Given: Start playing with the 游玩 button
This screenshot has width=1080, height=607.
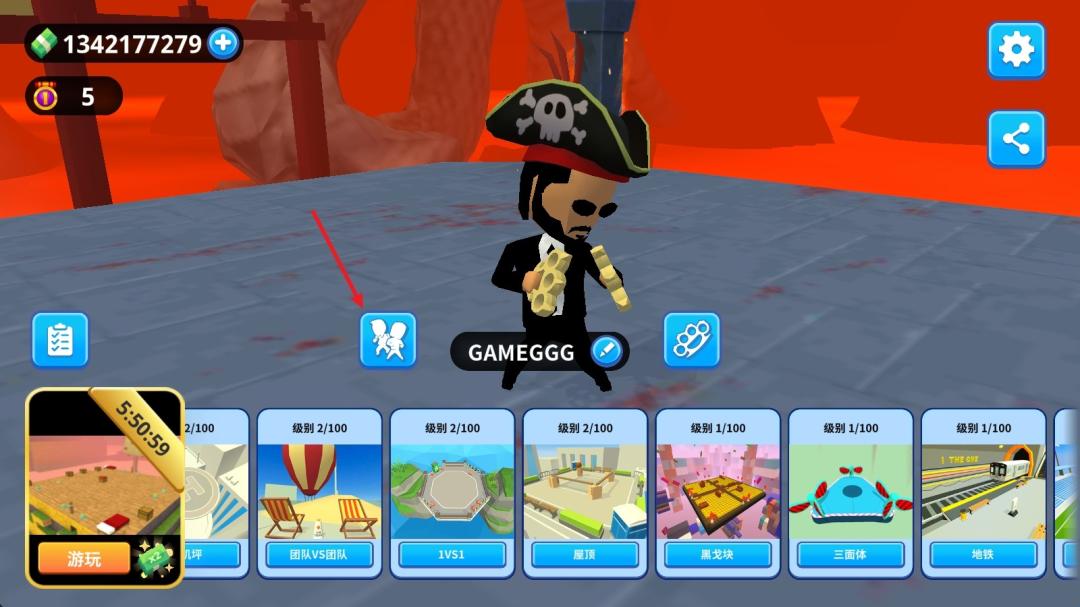Looking at the screenshot, I should point(84,558).
